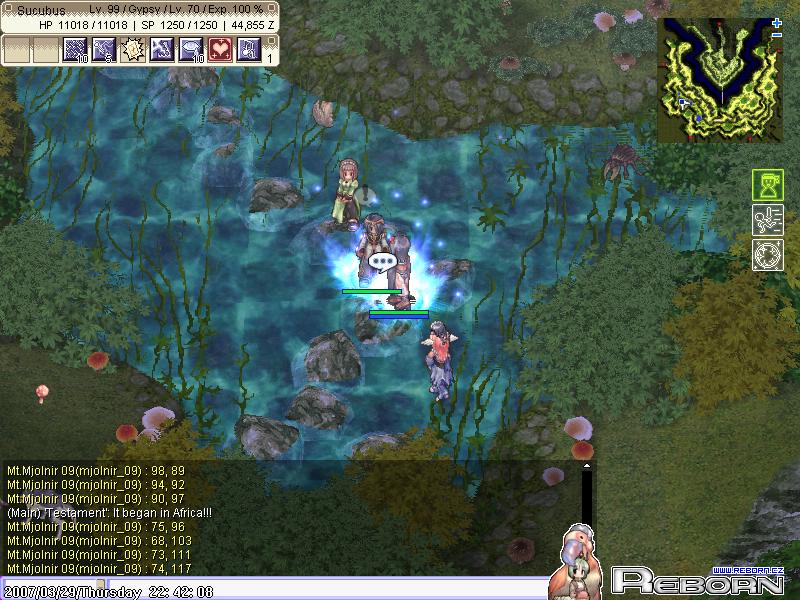Use the red heart skill icon
800x600 pixels.
coord(220,49)
